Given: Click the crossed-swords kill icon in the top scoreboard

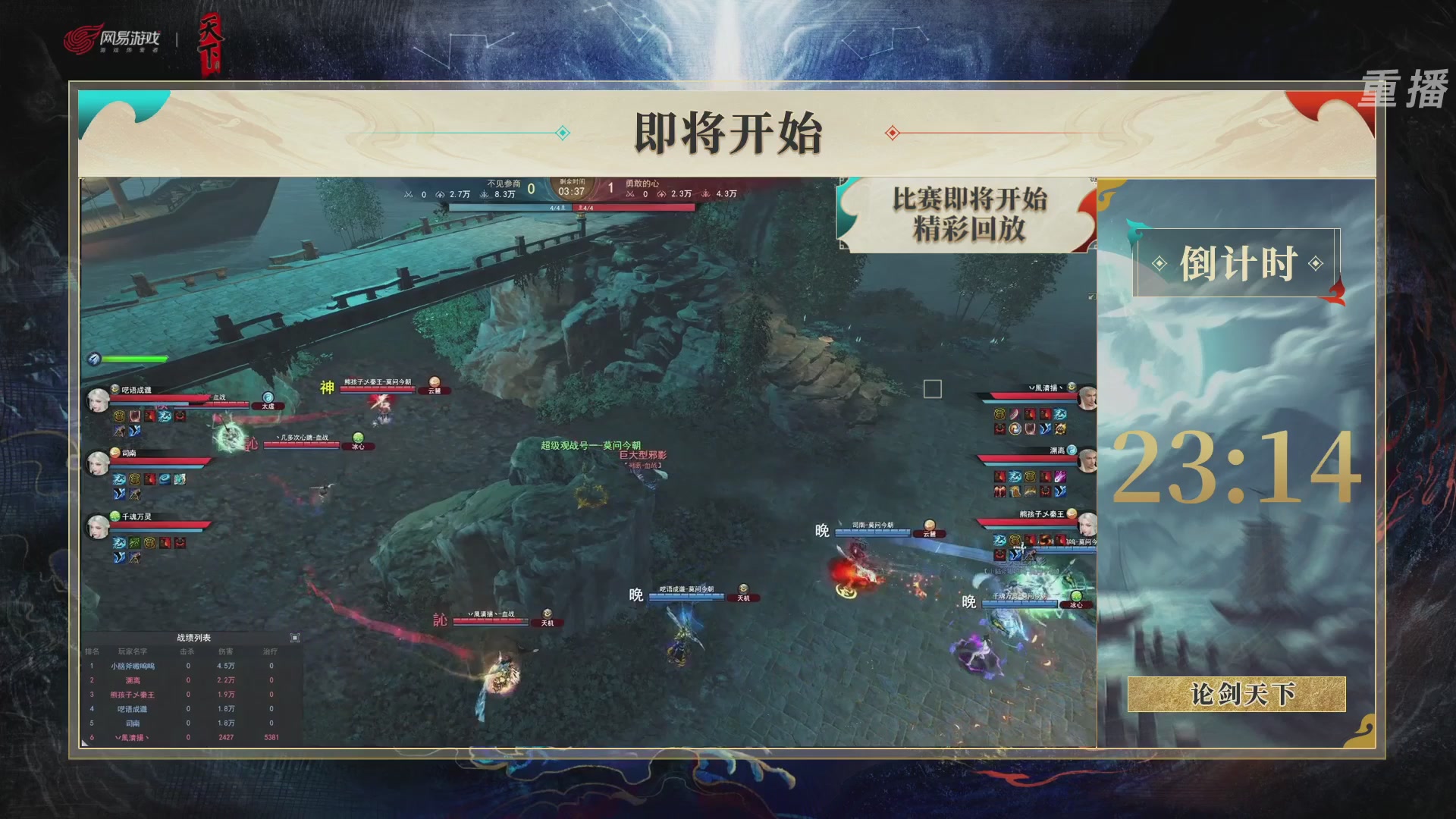Looking at the screenshot, I should click(407, 193).
